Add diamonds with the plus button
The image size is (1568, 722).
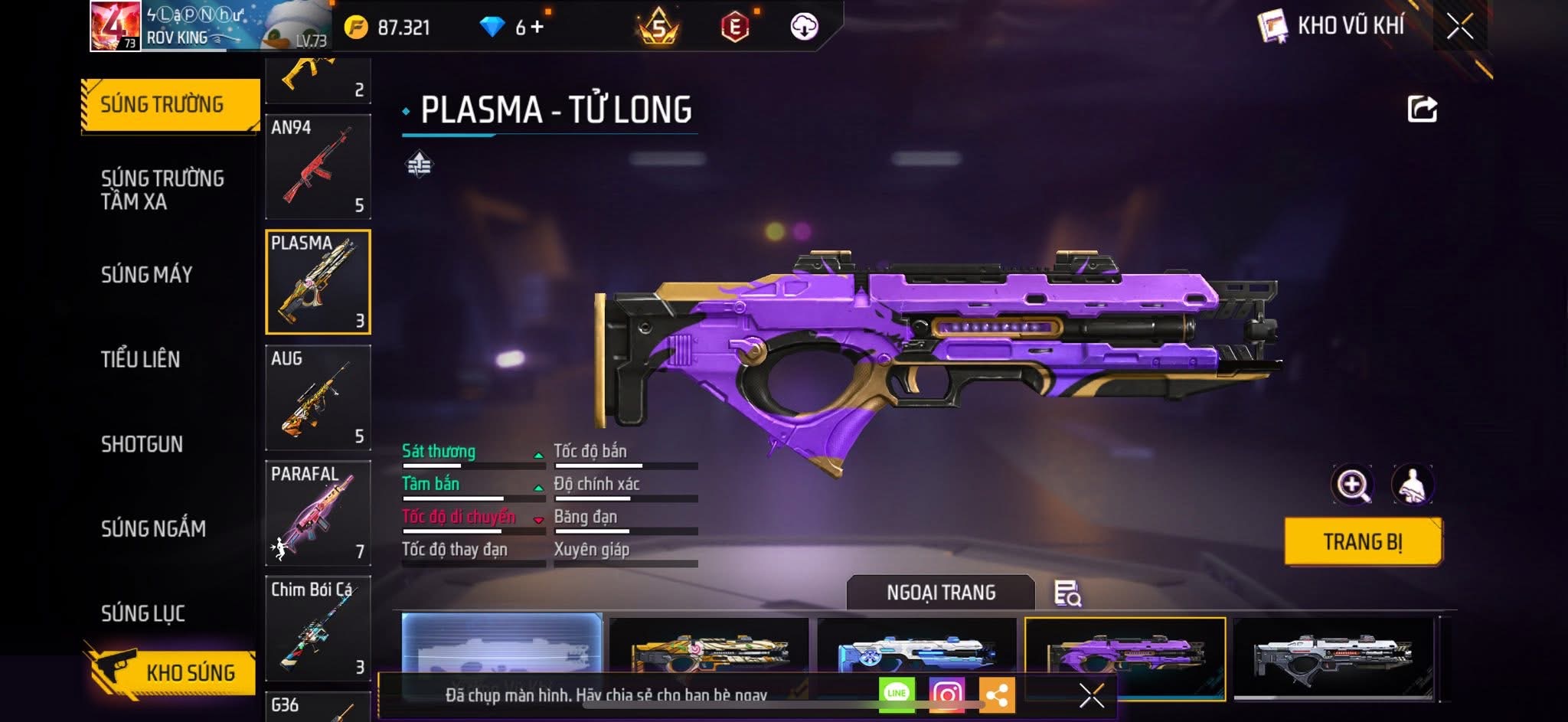537,28
